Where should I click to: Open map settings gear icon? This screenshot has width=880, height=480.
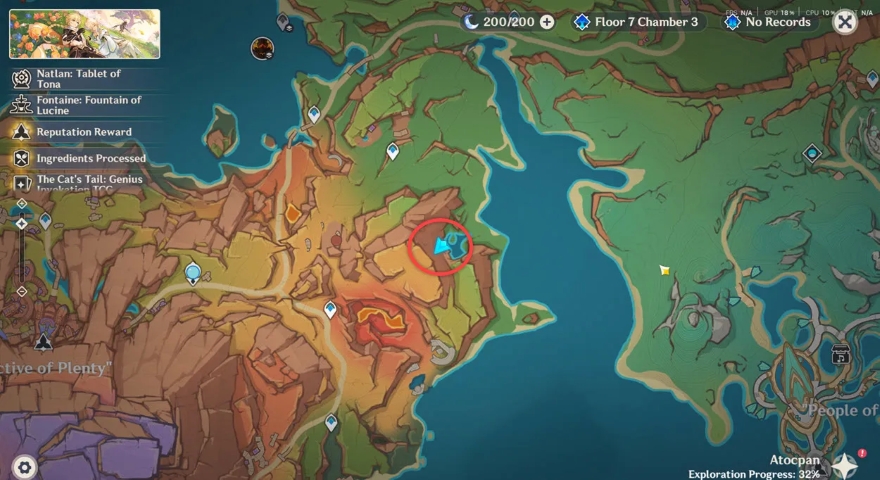pos(24,466)
